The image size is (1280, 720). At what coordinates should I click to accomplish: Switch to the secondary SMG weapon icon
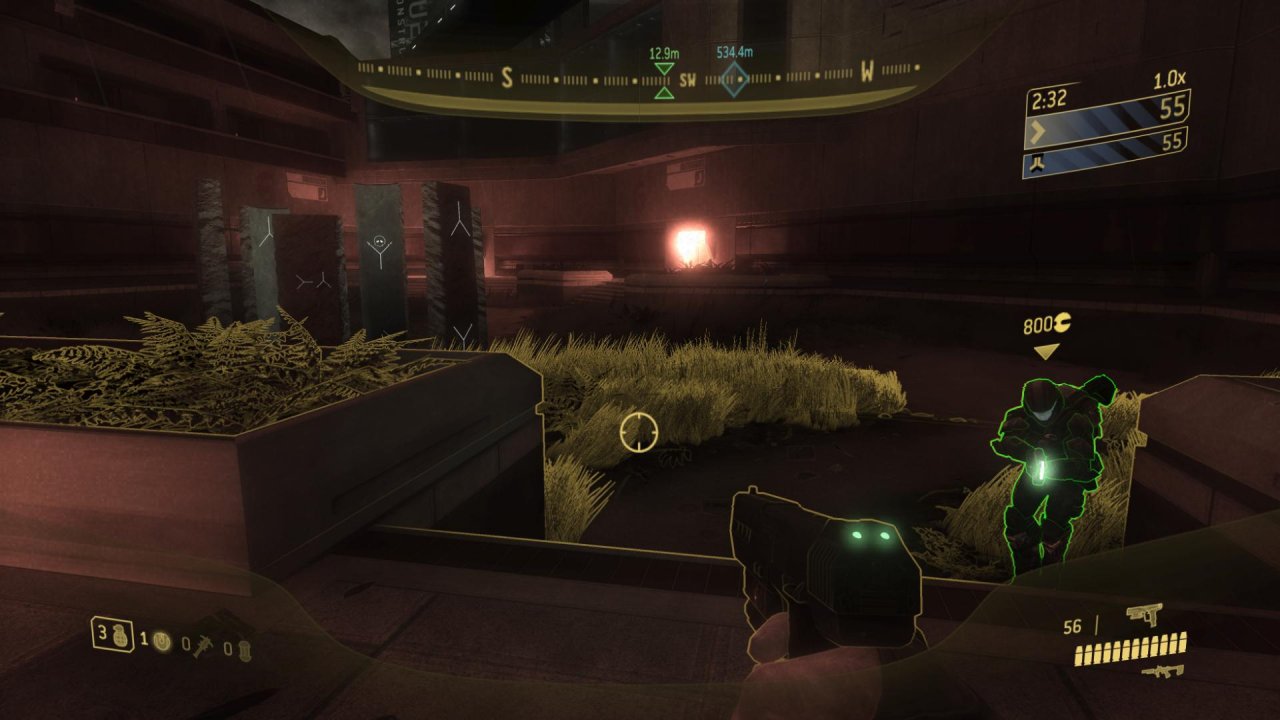(1163, 671)
